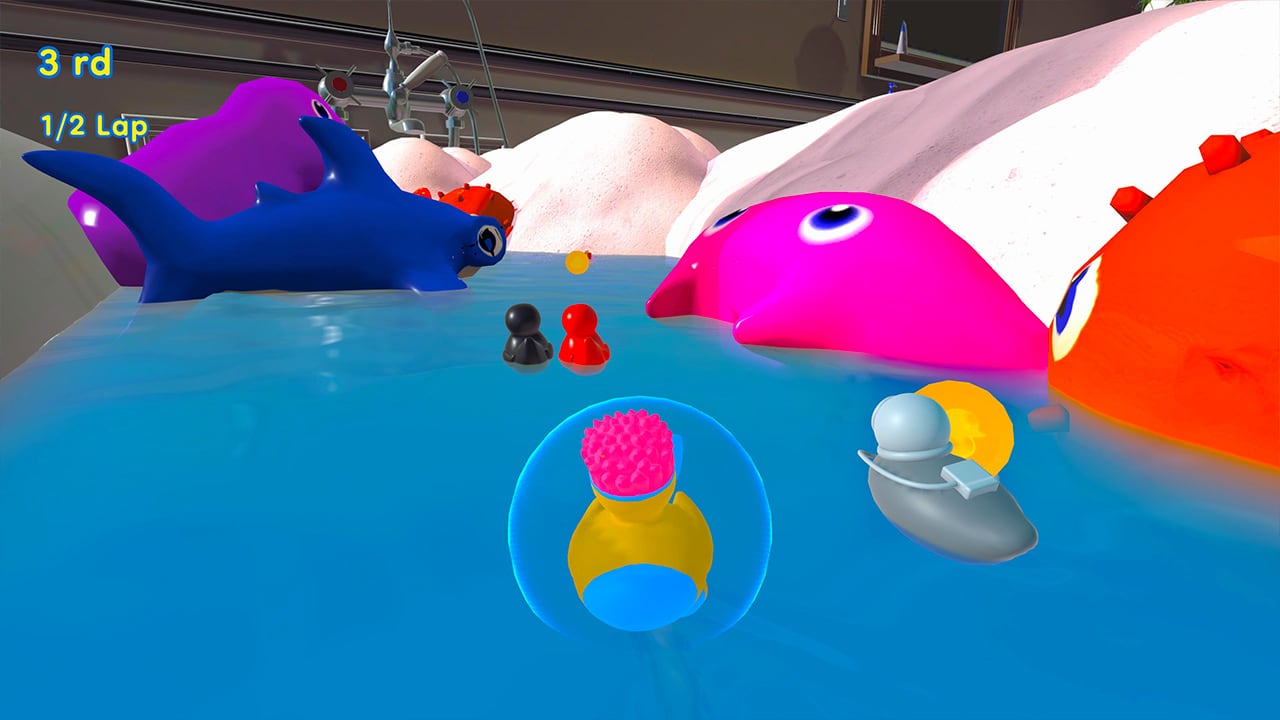Viewport: 1280px width, 720px height.
Task: Select the '1/2 Lap' counter
Action: coord(92,125)
